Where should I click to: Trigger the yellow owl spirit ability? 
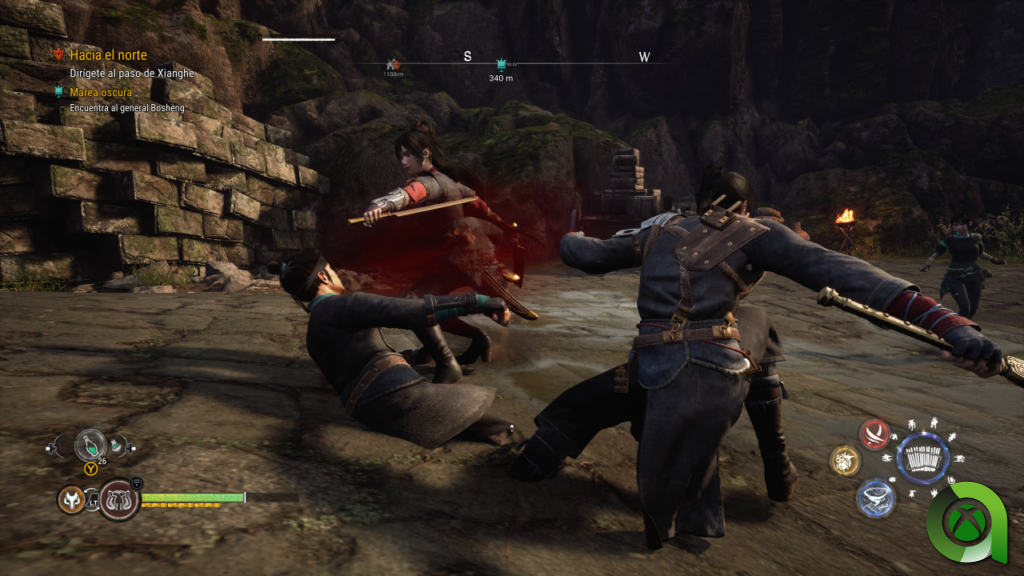[845, 461]
